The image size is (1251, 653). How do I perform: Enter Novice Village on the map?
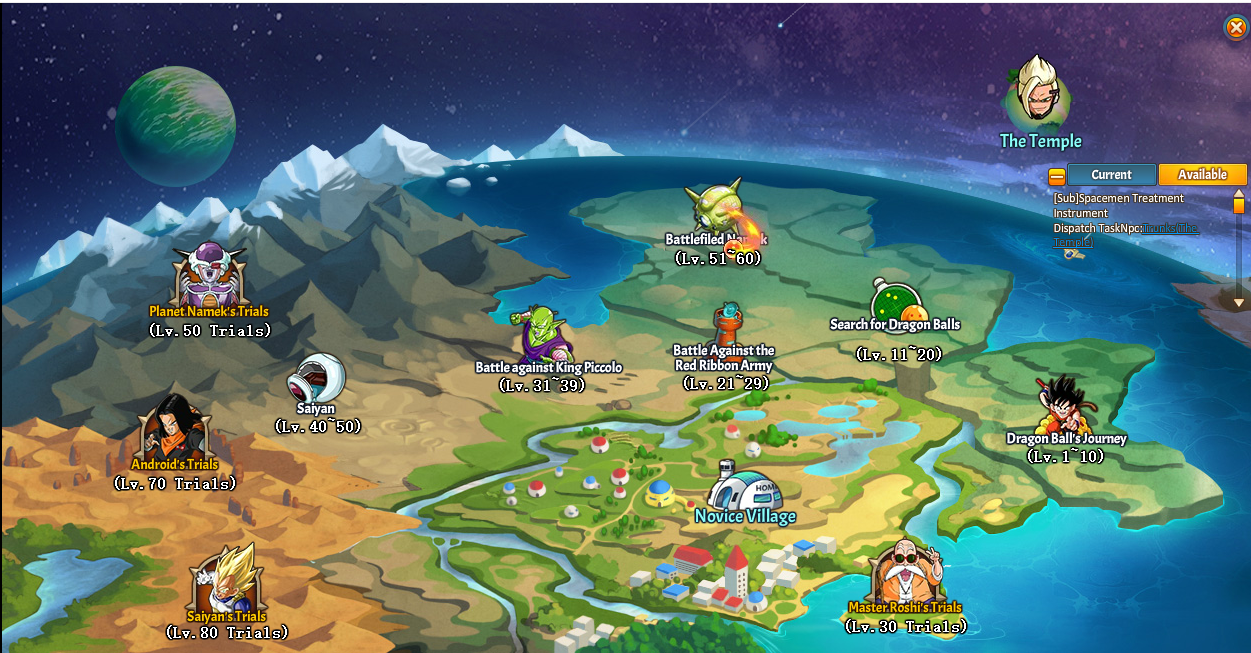coord(745,495)
